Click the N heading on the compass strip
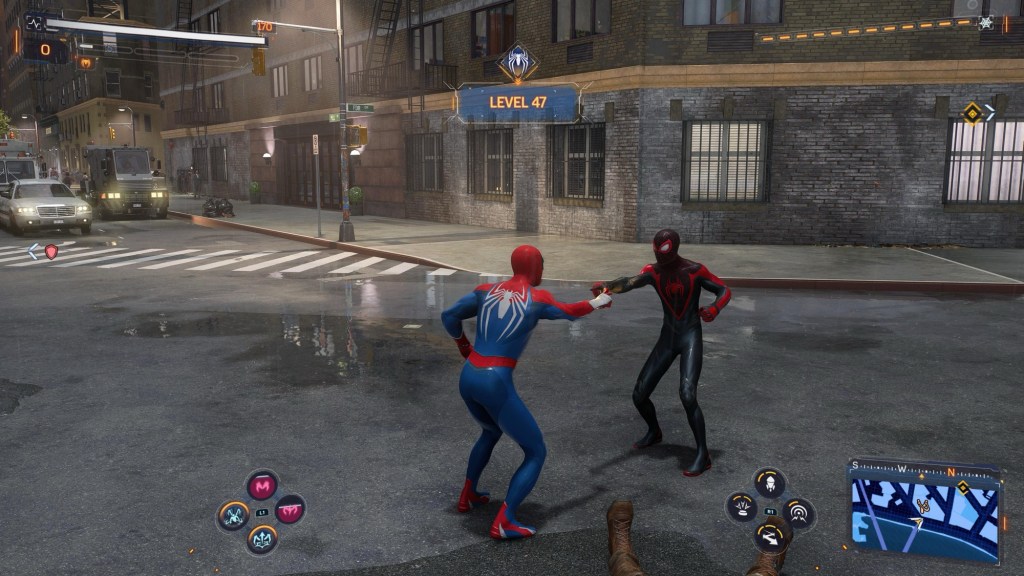This screenshot has height=576, width=1024. pyautogui.click(x=951, y=472)
